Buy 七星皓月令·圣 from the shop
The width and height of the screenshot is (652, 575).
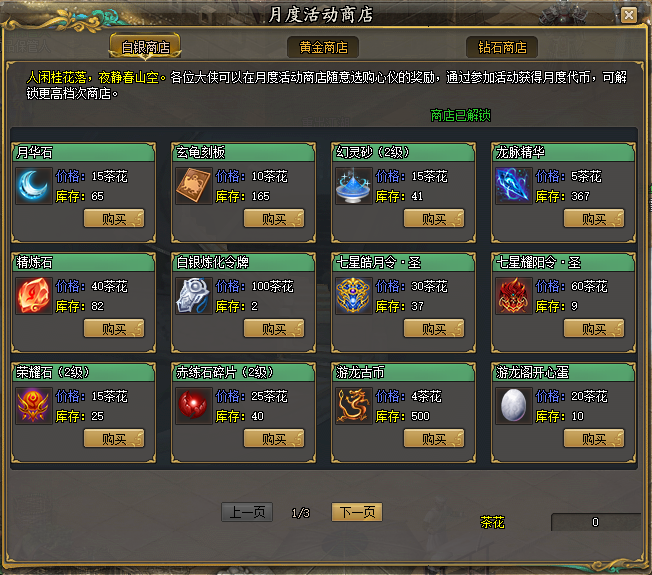(x=434, y=329)
